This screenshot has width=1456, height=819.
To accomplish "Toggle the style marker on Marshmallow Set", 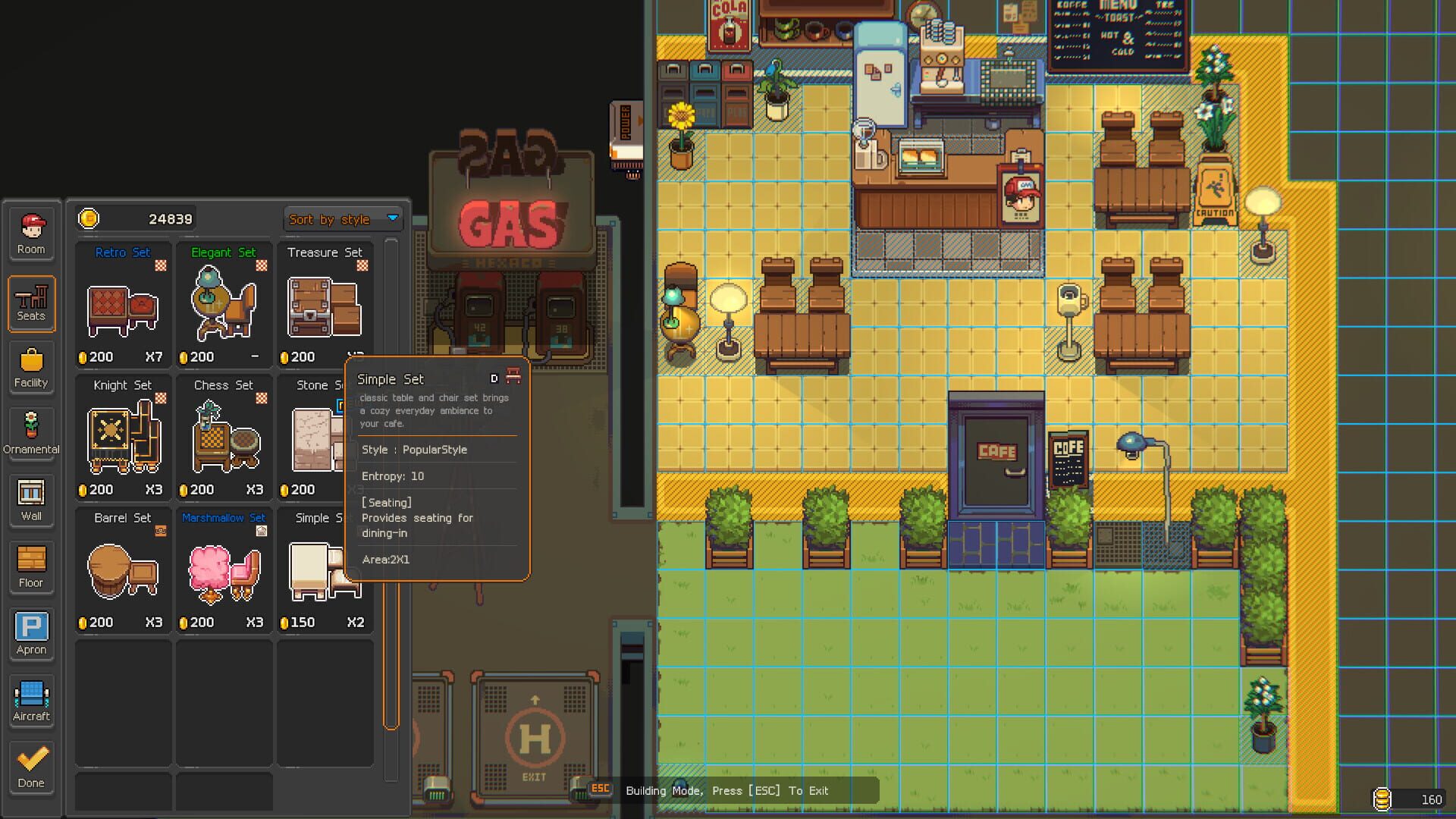I will point(262,531).
